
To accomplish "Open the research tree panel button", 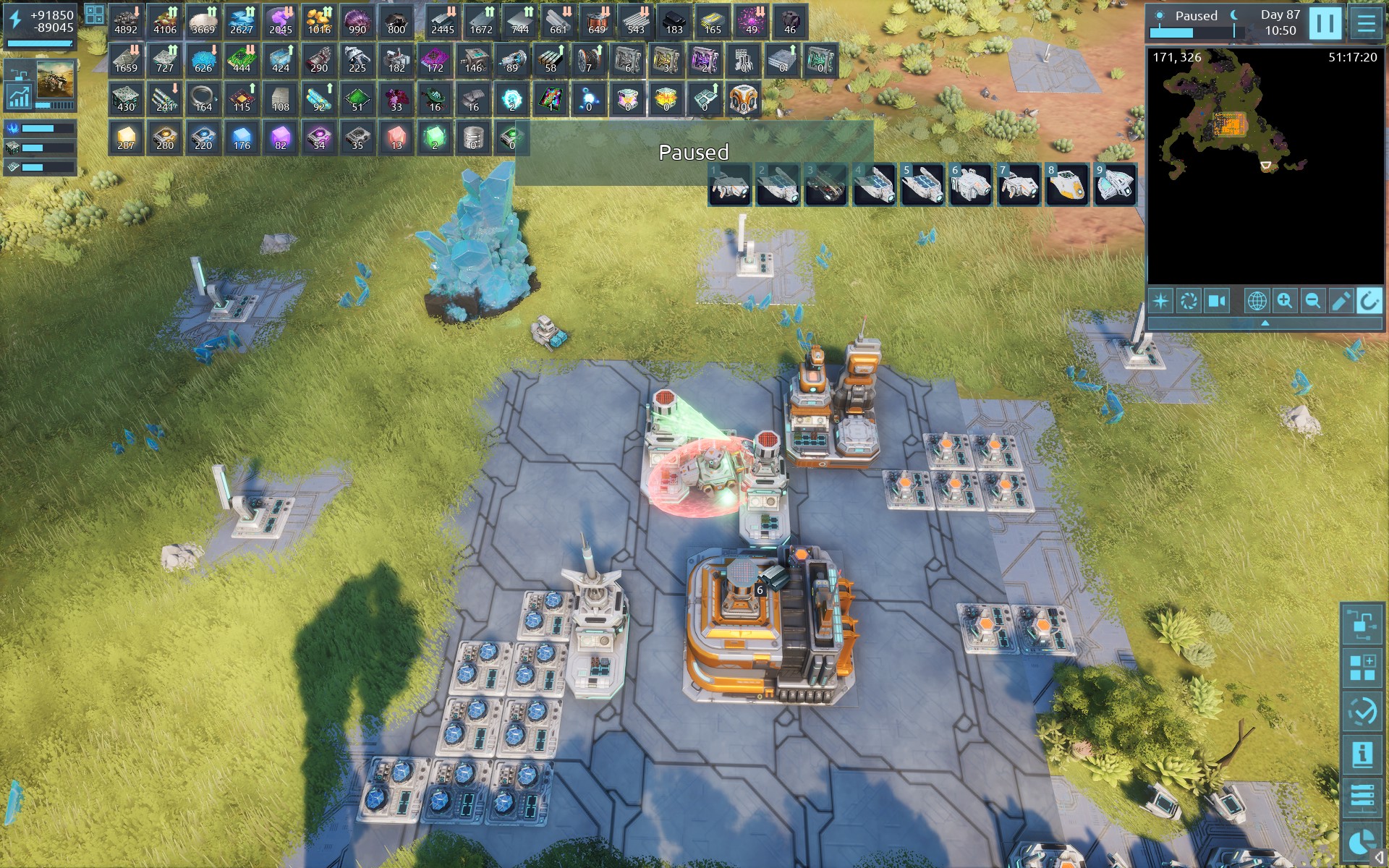I will [1362, 624].
